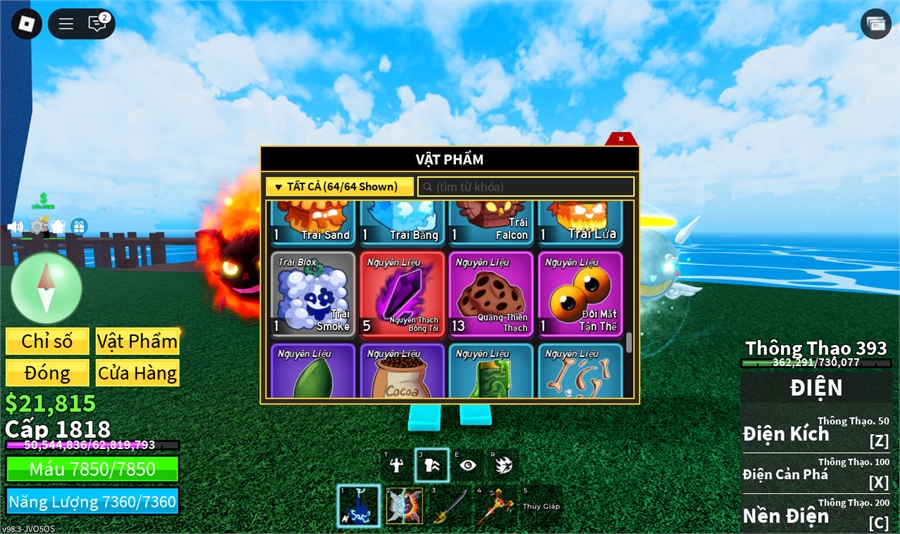
Task: Open the Cửa Hàng shop
Action: [x=137, y=373]
